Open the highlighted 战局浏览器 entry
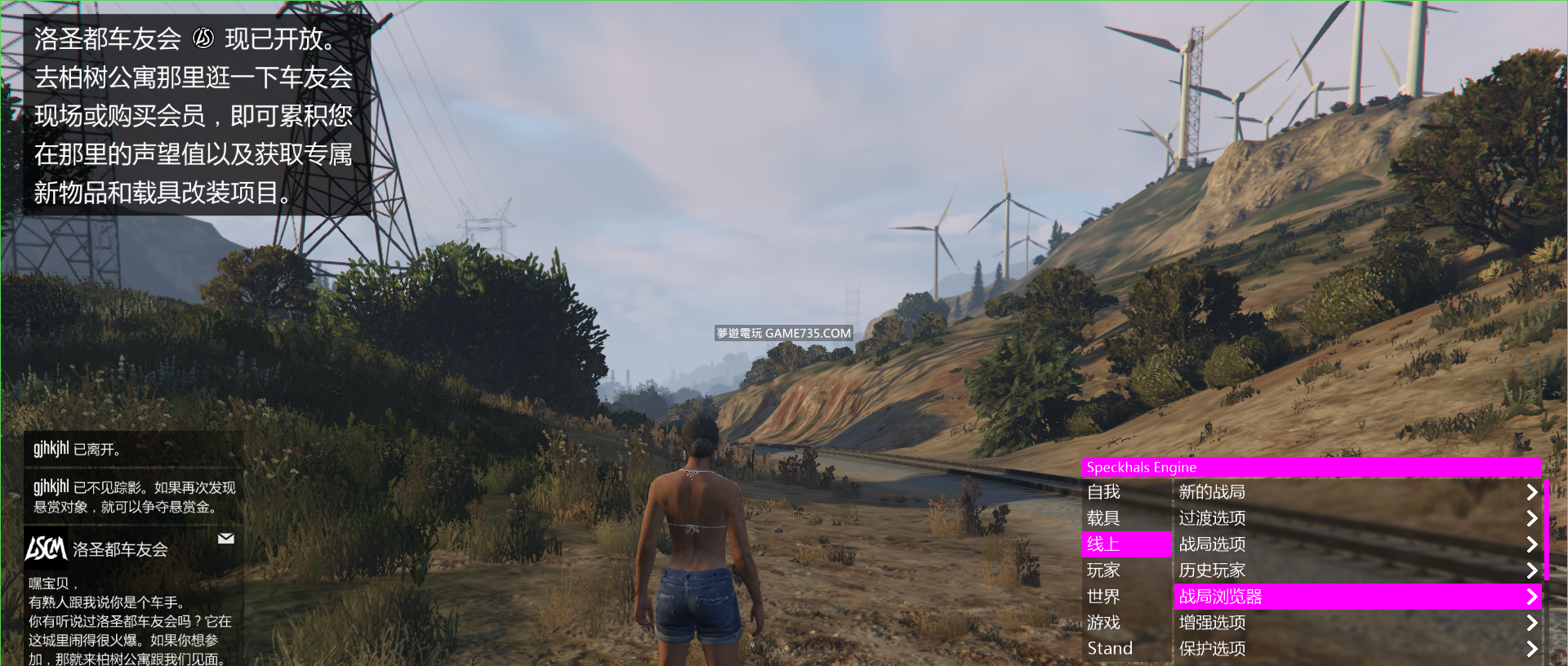Image resolution: width=1568 pixels, height=666 pixels. pos(1356,597)
